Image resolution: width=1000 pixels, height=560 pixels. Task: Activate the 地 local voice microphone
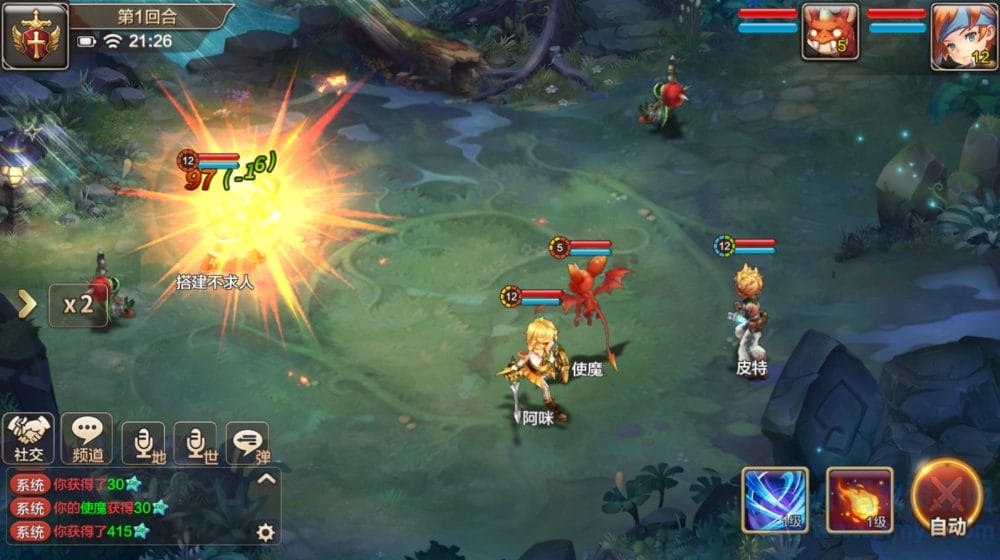coord(143,442)
